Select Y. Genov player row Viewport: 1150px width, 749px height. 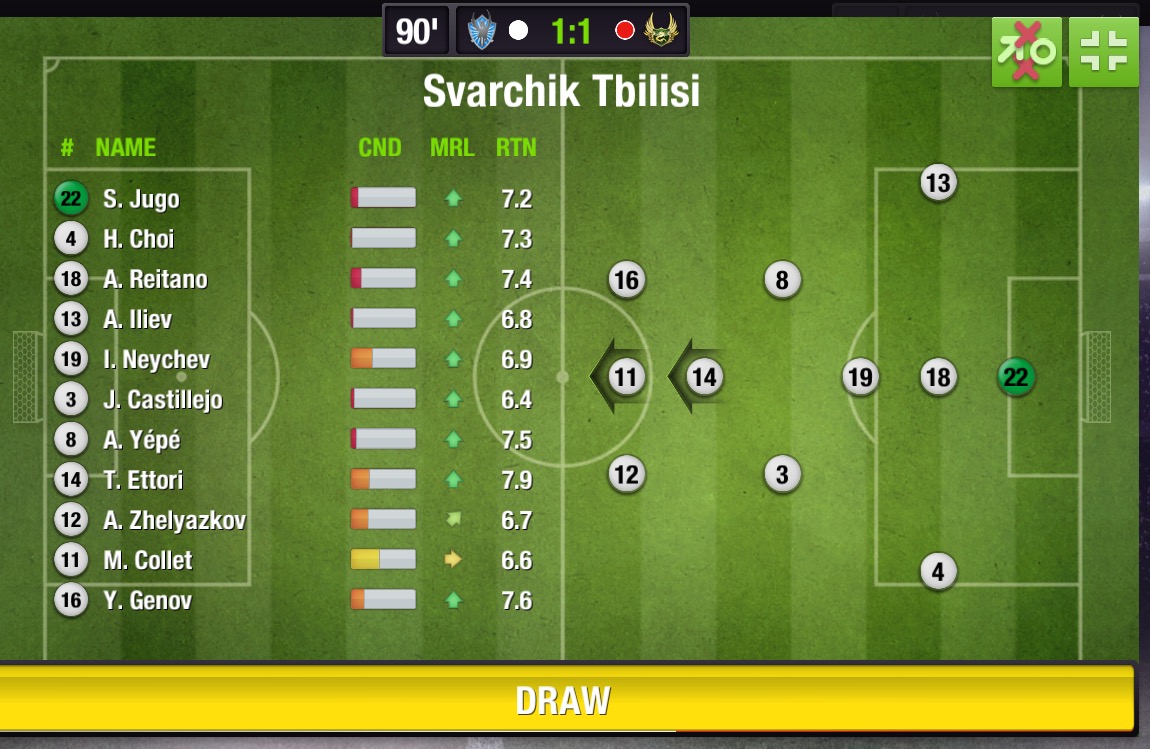(x=147, y=600)
